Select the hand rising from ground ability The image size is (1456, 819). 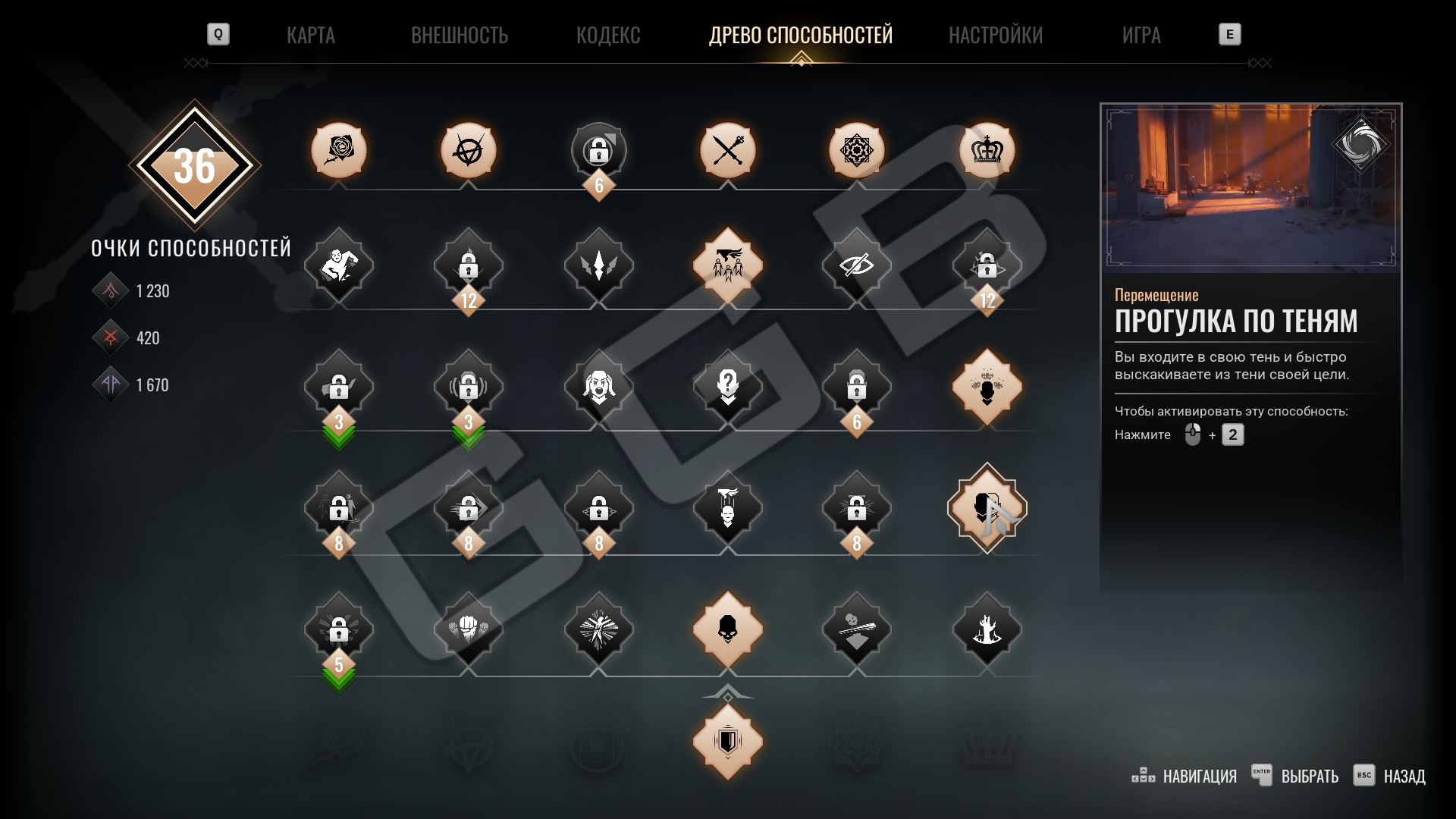987,629
